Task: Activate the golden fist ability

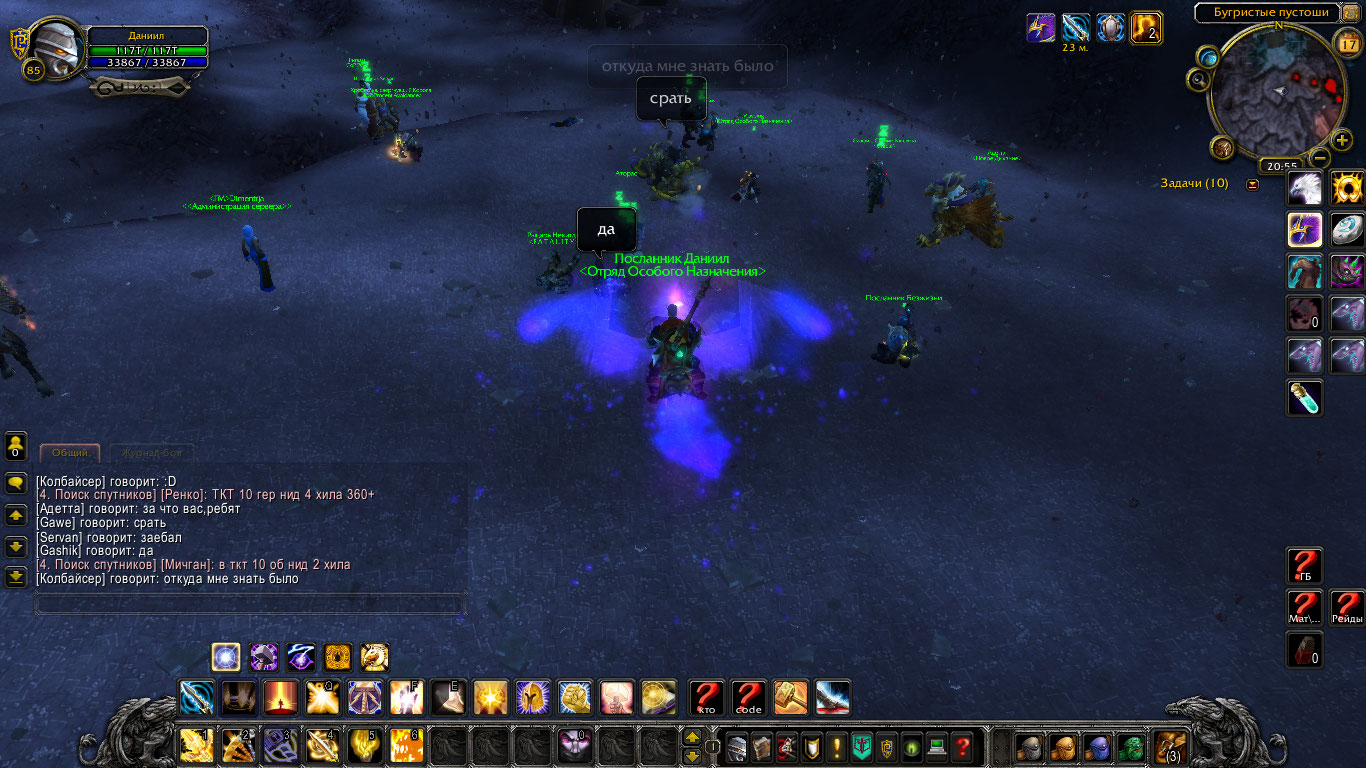Action: (x=574, y=697)
